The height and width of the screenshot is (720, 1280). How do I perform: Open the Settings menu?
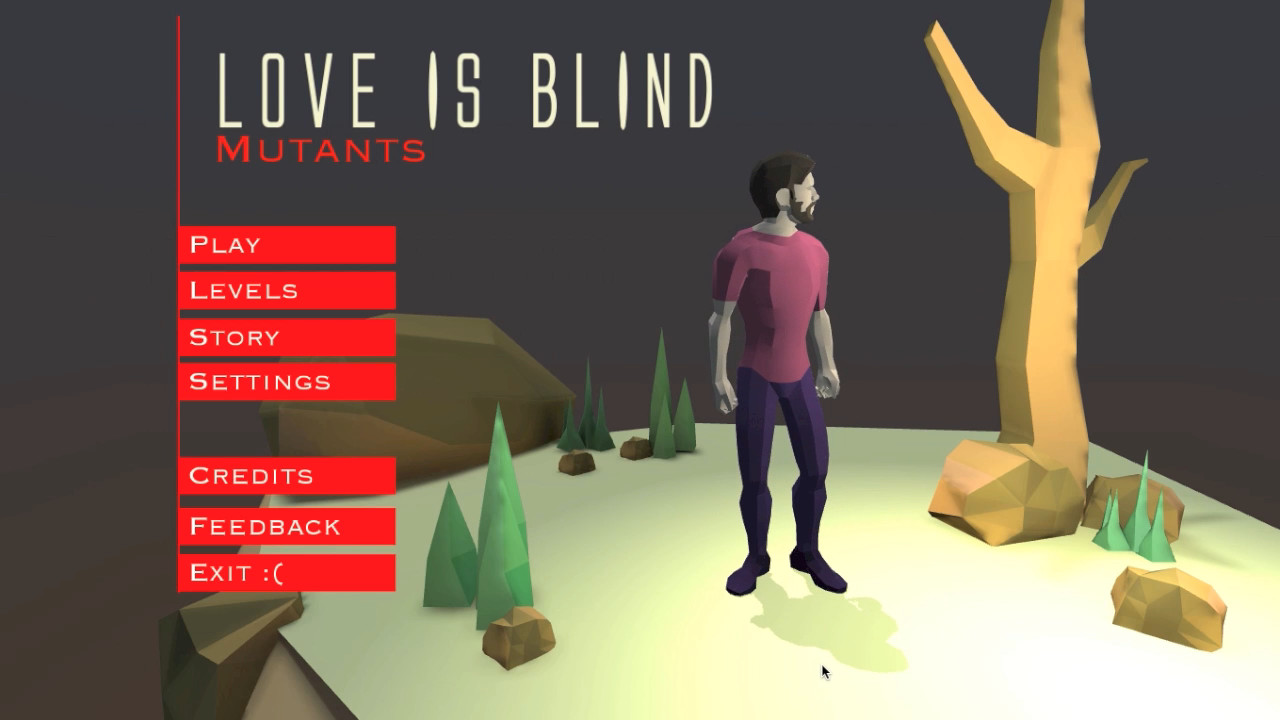click(287, 381)
